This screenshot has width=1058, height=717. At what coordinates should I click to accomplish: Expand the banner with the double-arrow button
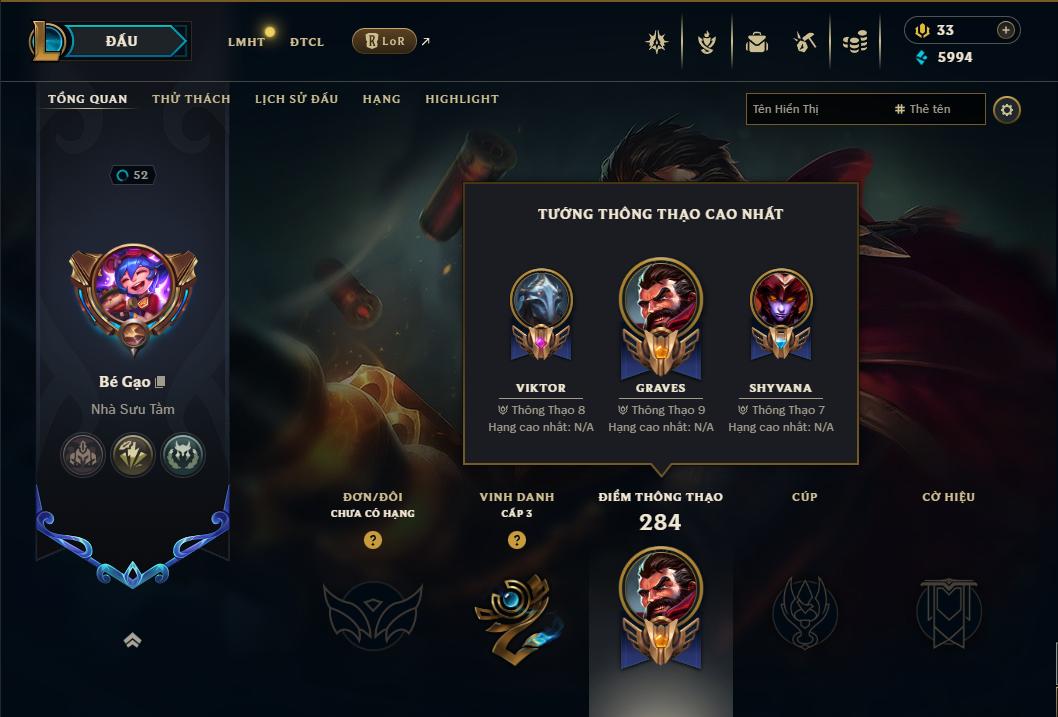(132, 641)
